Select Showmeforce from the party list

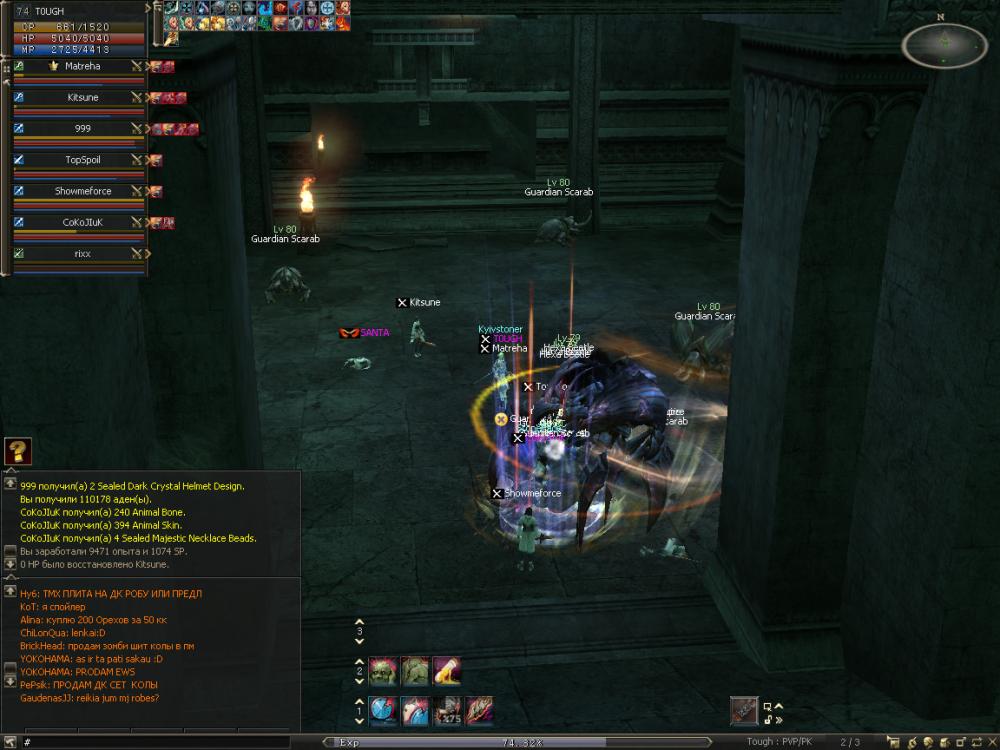point(82,191)
